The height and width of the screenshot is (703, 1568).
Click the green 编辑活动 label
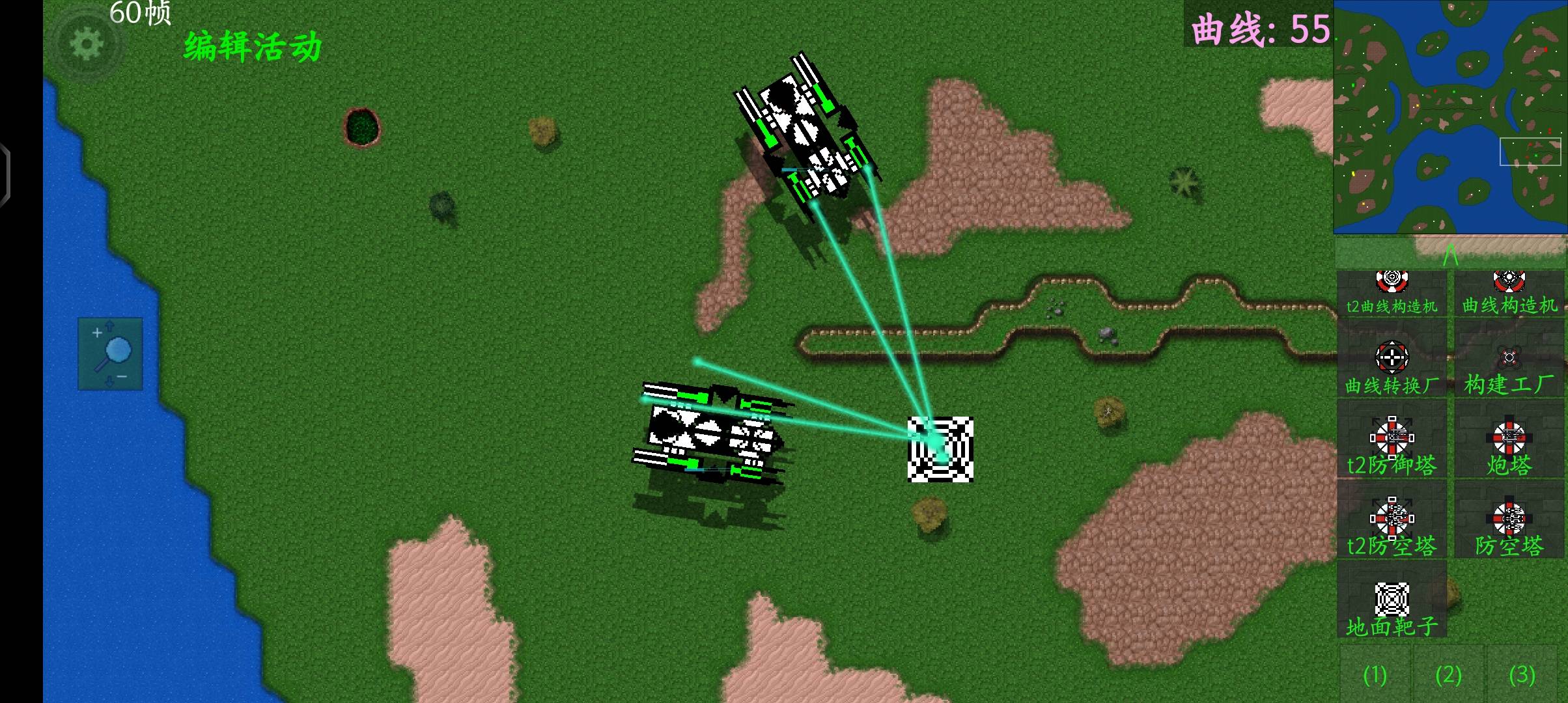[x=253, y=47]
